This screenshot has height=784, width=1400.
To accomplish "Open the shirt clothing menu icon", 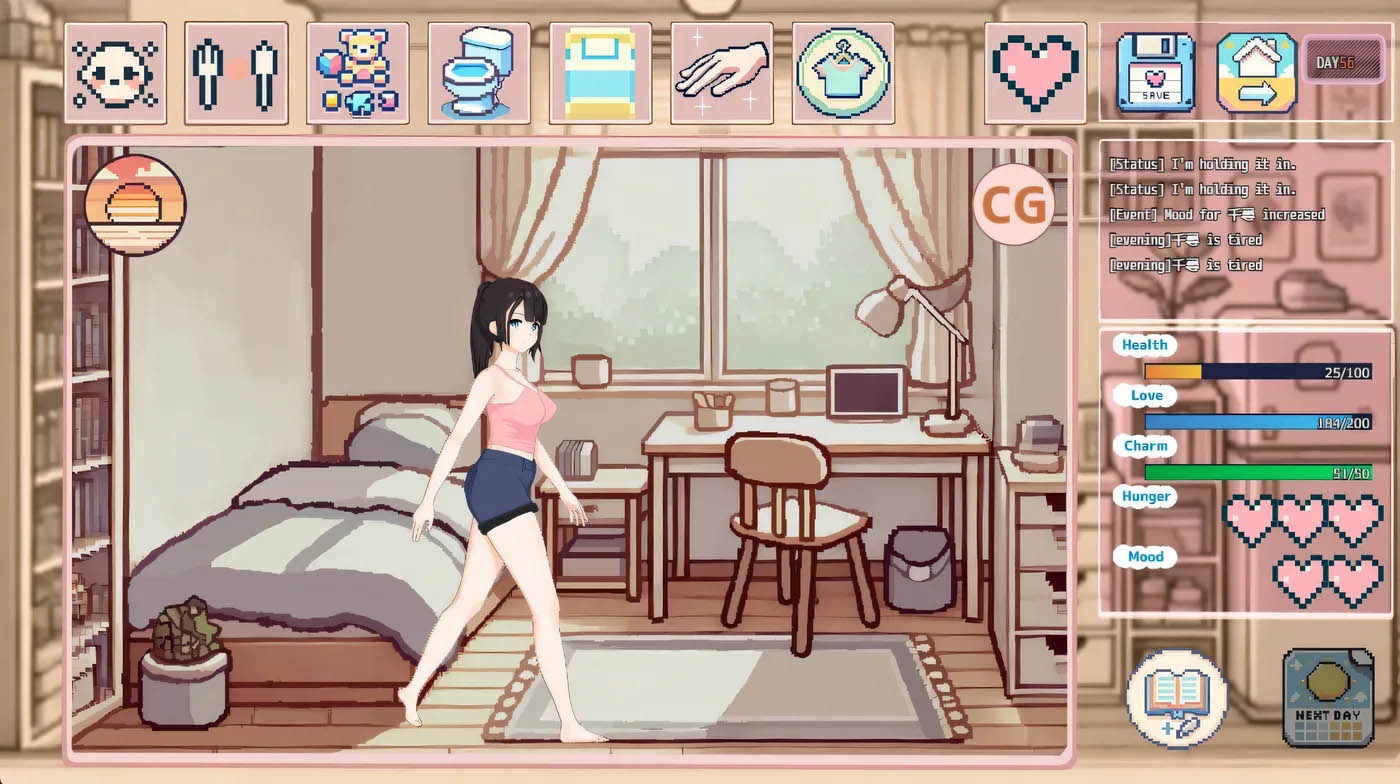I will (x=843, y=70).
